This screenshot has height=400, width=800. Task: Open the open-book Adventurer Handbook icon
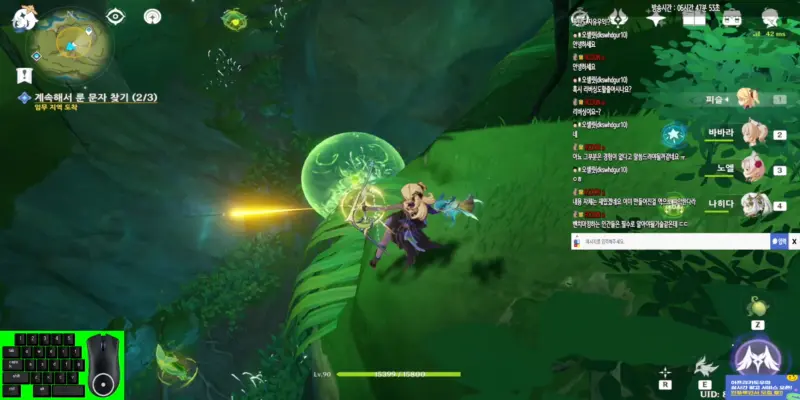coord(693,18)
